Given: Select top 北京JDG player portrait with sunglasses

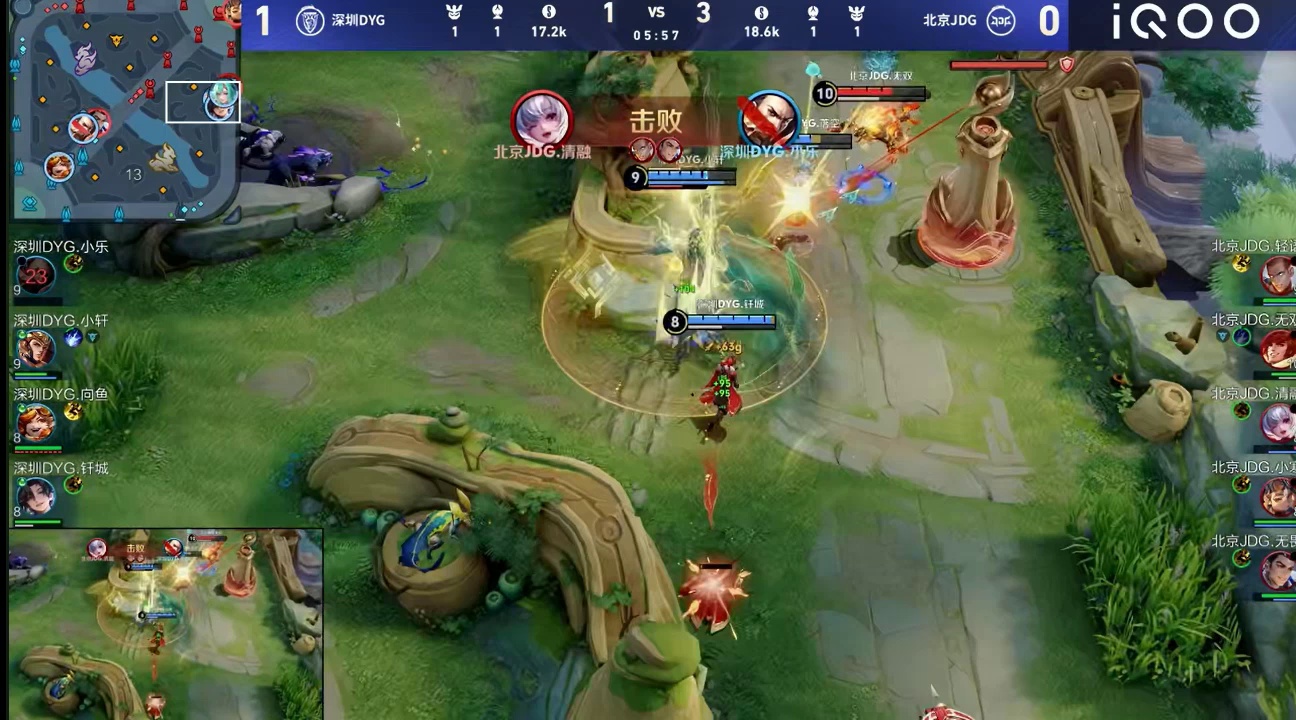Looking at the screenshot, I should pyautogui.click(x=1276, y=275).
